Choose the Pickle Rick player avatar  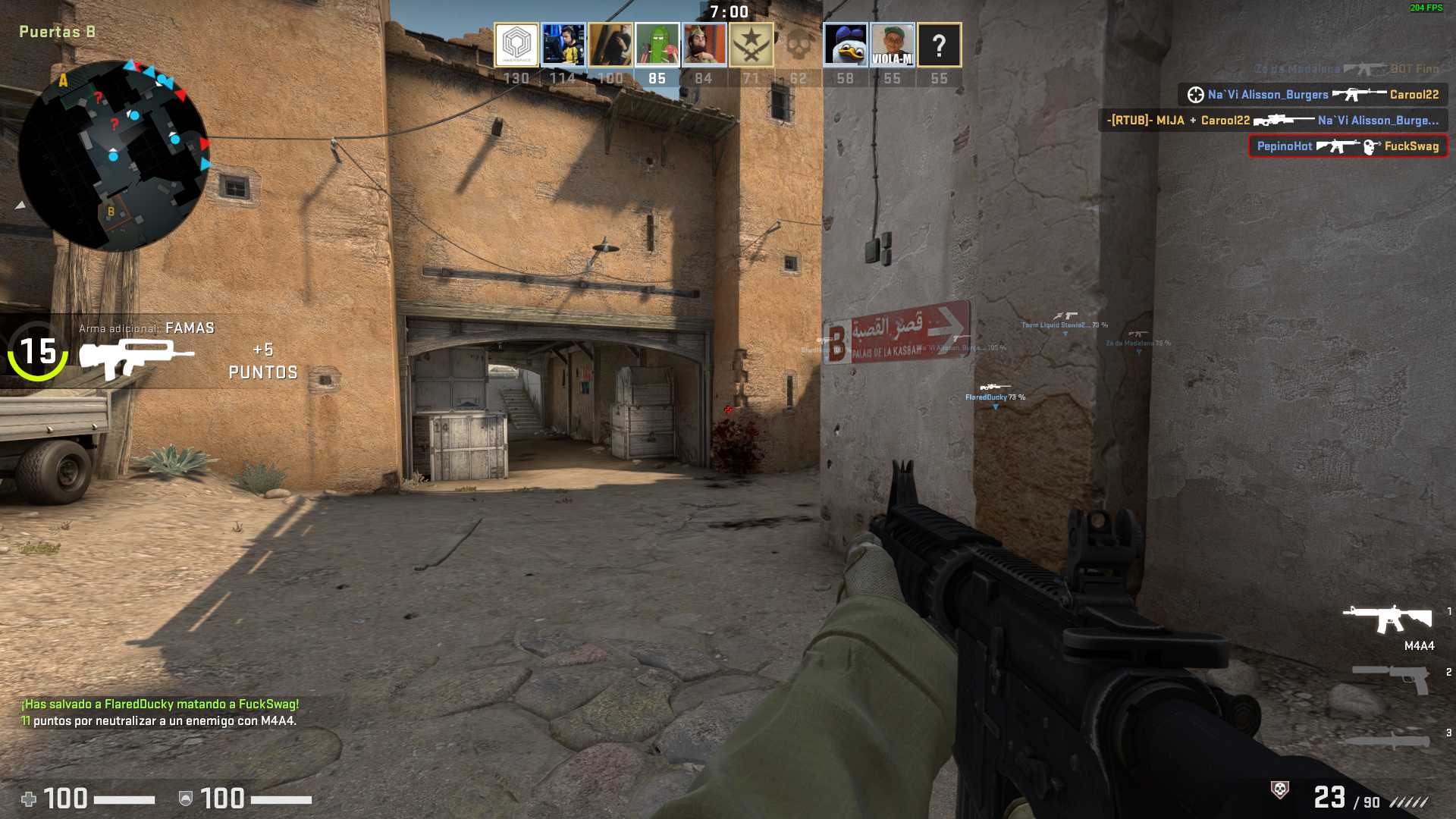point(657,45)
